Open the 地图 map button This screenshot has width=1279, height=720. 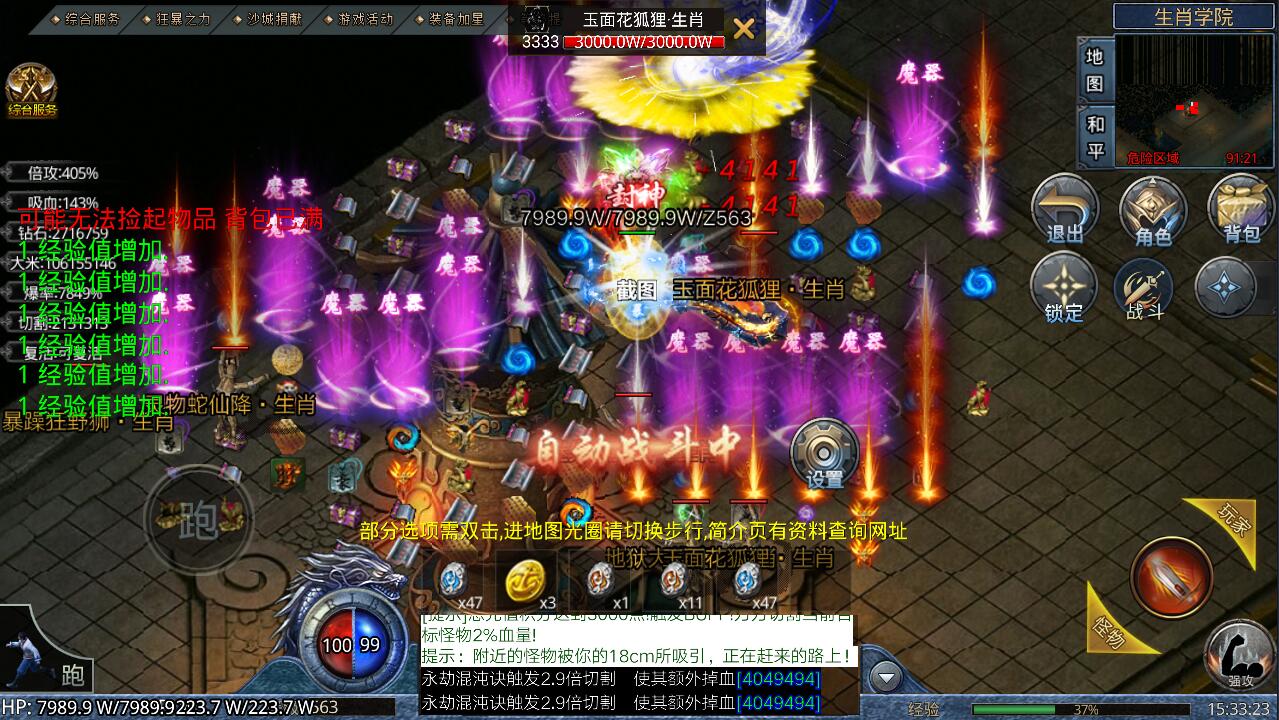1095,69
